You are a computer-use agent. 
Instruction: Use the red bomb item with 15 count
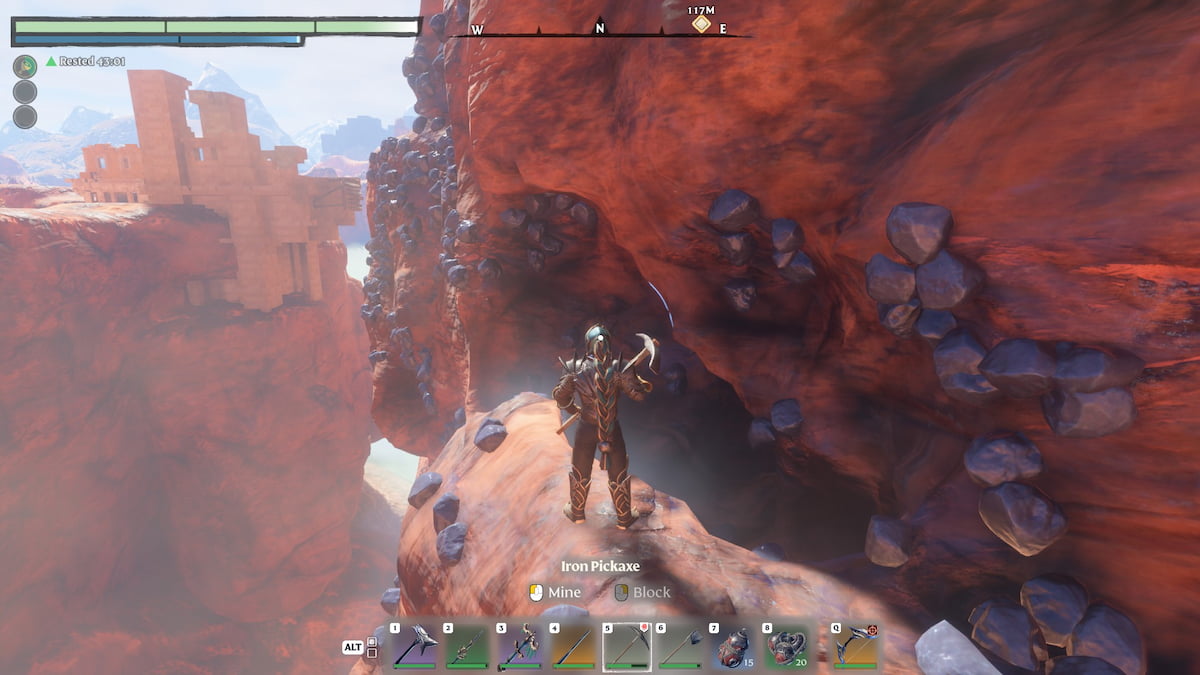click(733, 646)
